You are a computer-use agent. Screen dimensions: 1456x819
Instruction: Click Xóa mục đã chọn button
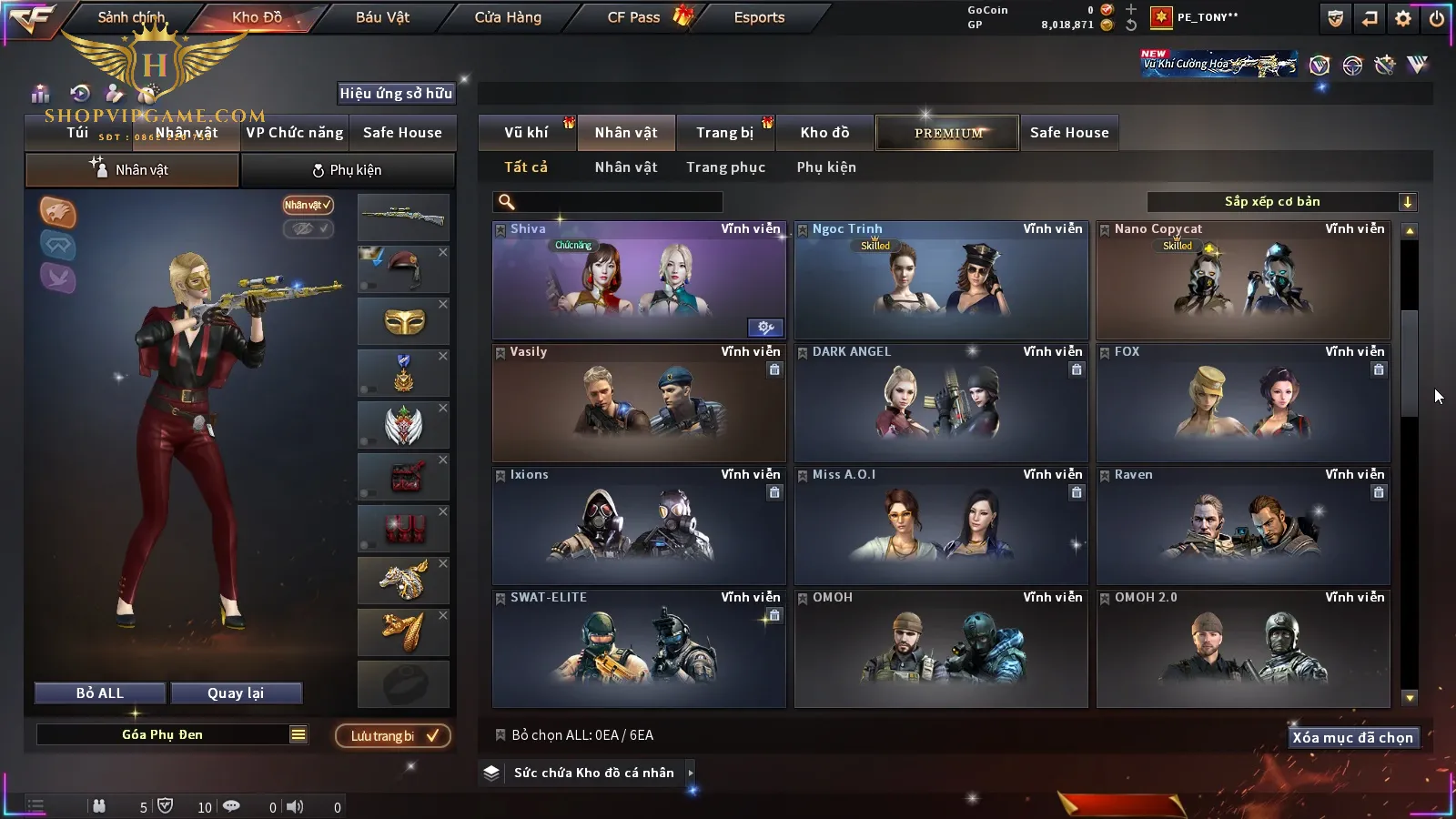1352,738
